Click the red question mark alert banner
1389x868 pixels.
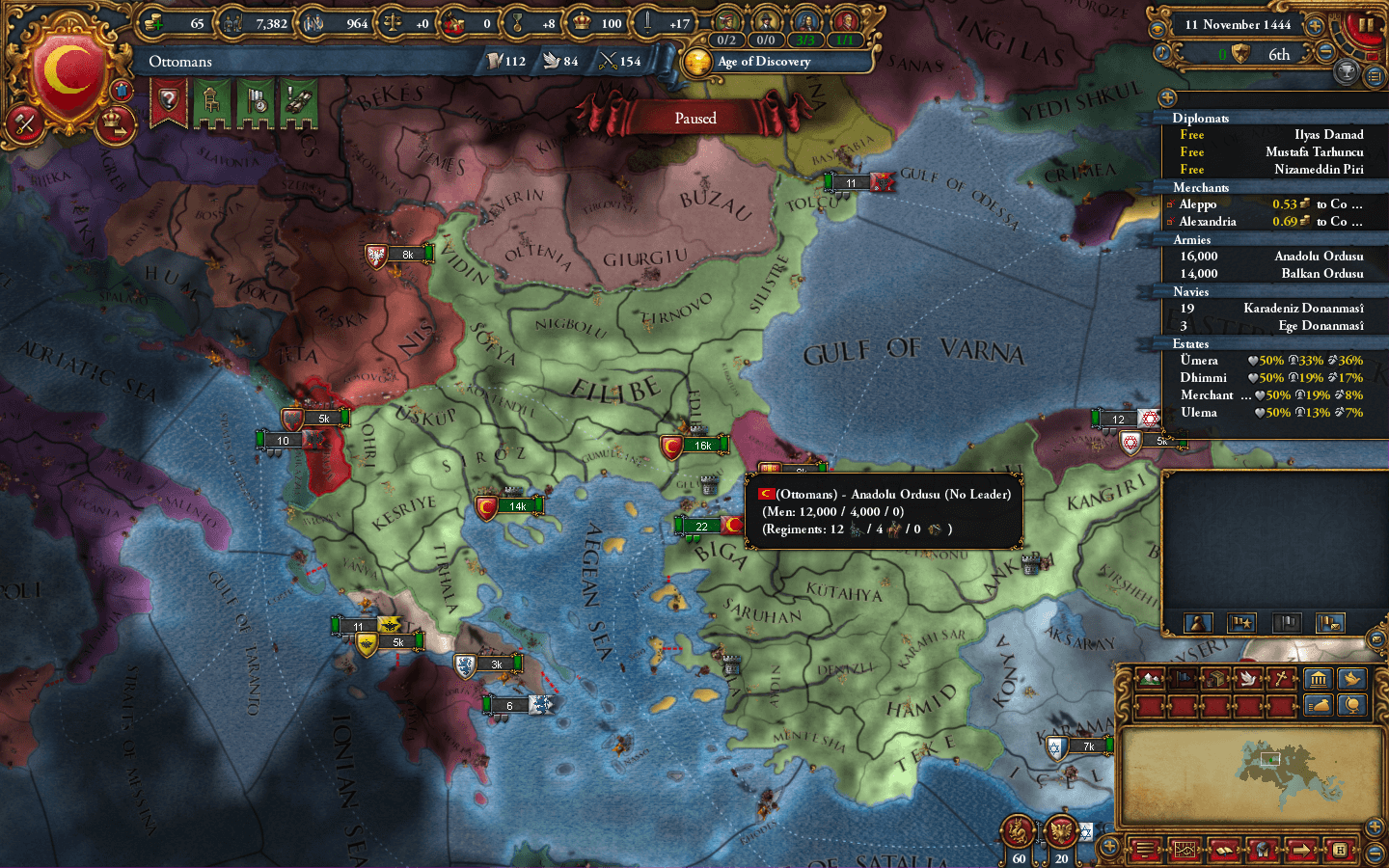point(168,101)
